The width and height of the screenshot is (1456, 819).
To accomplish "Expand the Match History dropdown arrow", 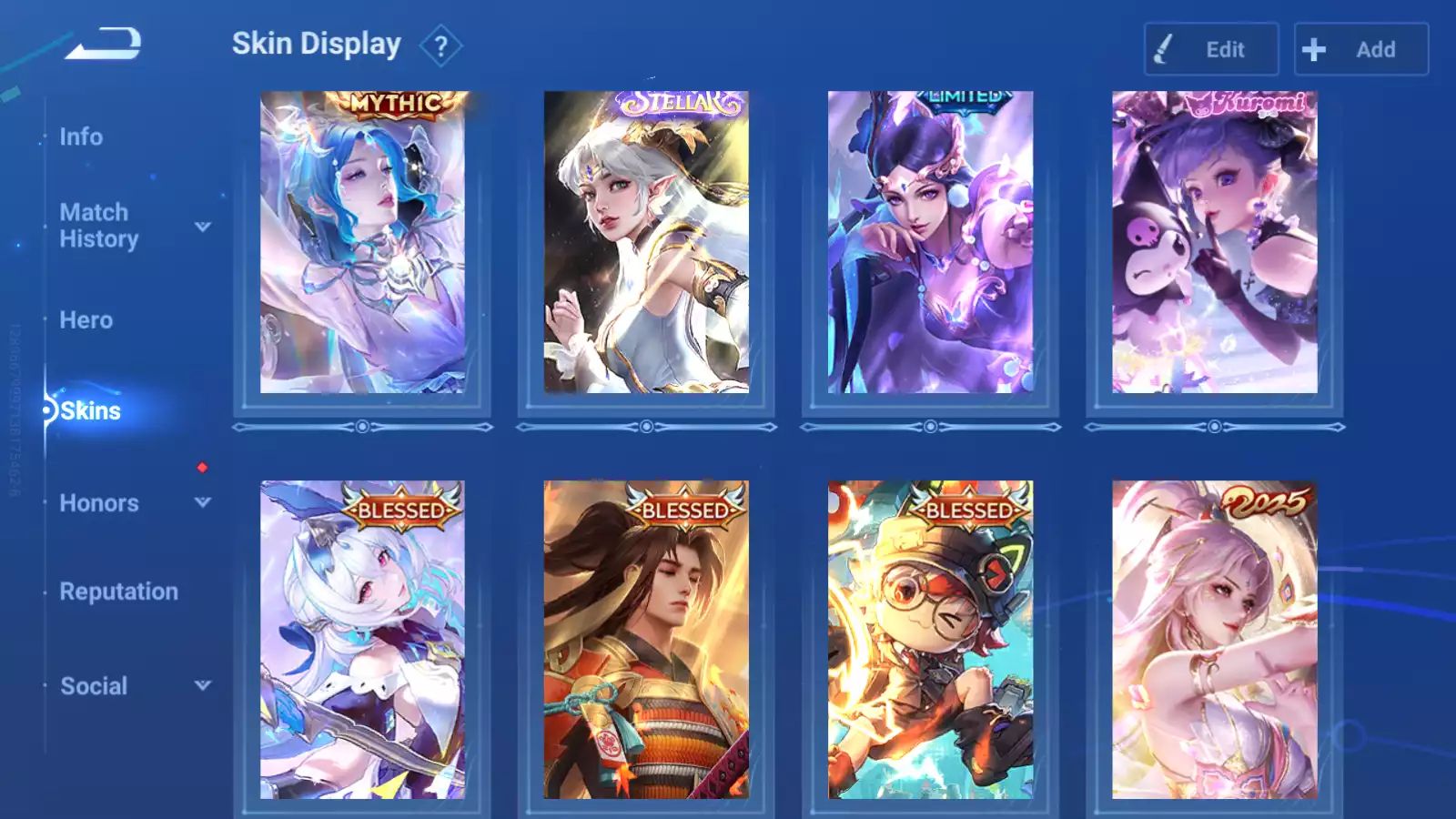I will 203,227.
